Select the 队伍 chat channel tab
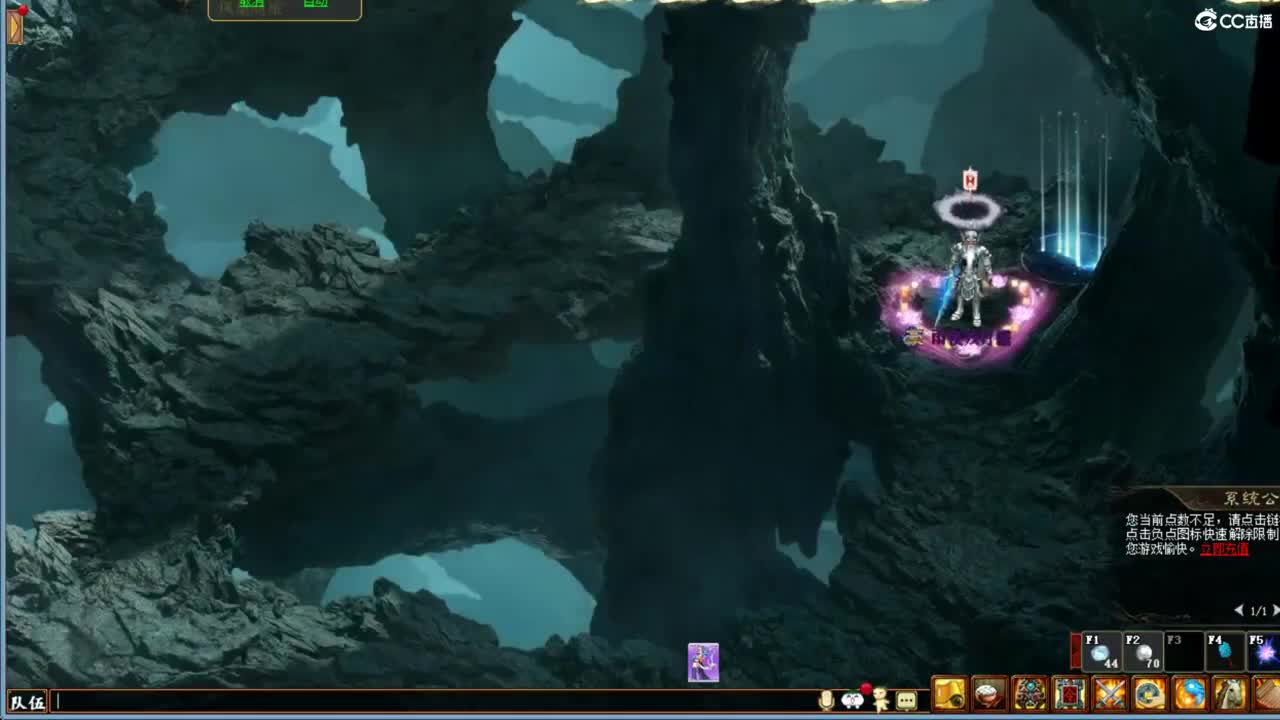The width and height of the screenshot is (1280, 720). (x=27, y=701)
